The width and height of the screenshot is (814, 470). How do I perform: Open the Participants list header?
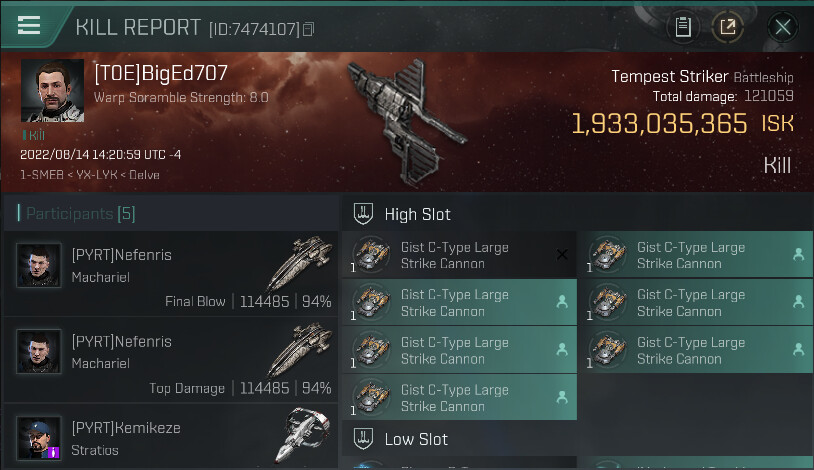coord(75,214)
